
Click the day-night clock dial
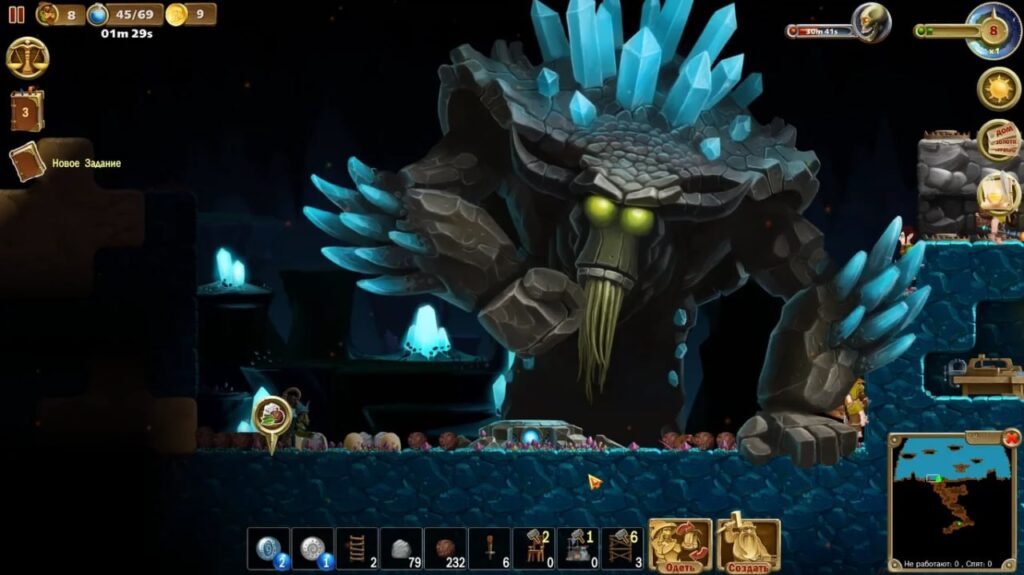point(993,30)
